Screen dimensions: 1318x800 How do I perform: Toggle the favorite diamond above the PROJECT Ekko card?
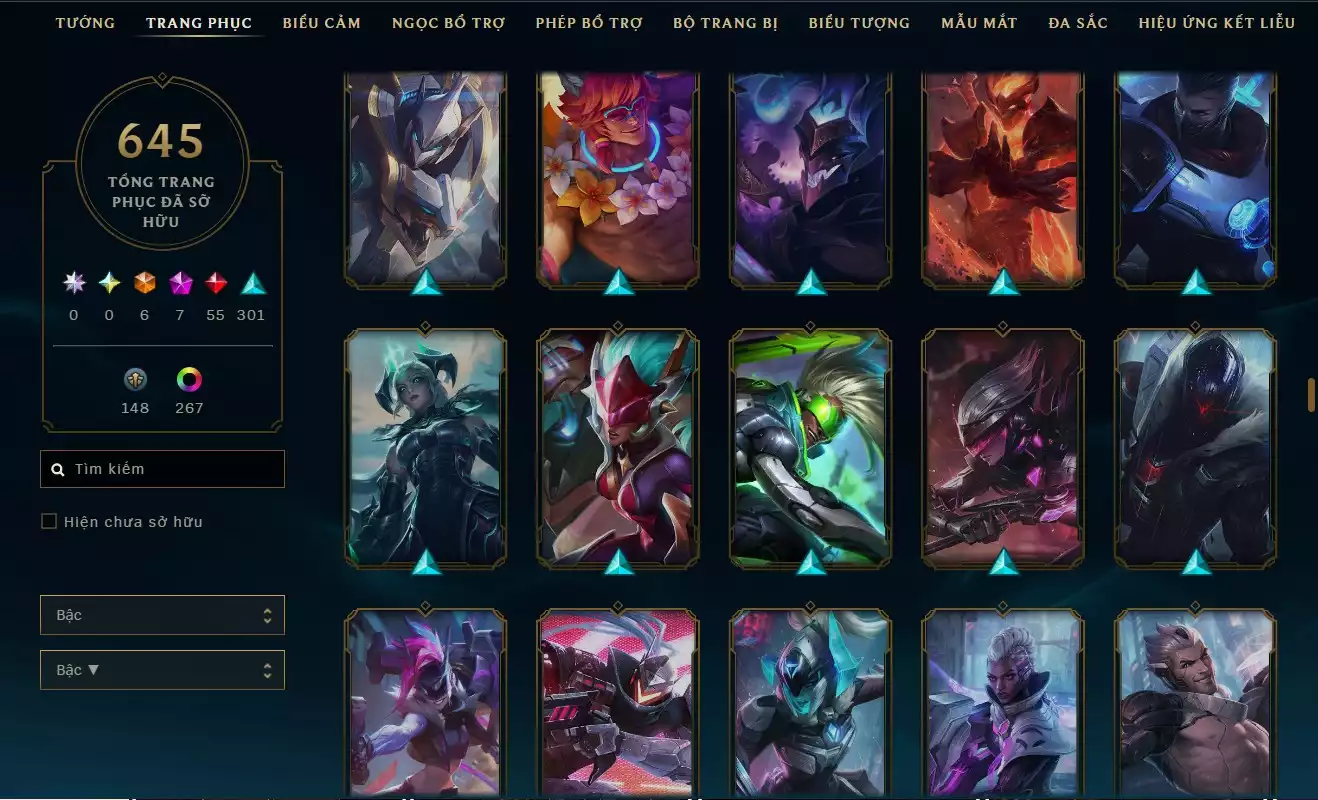810,324
